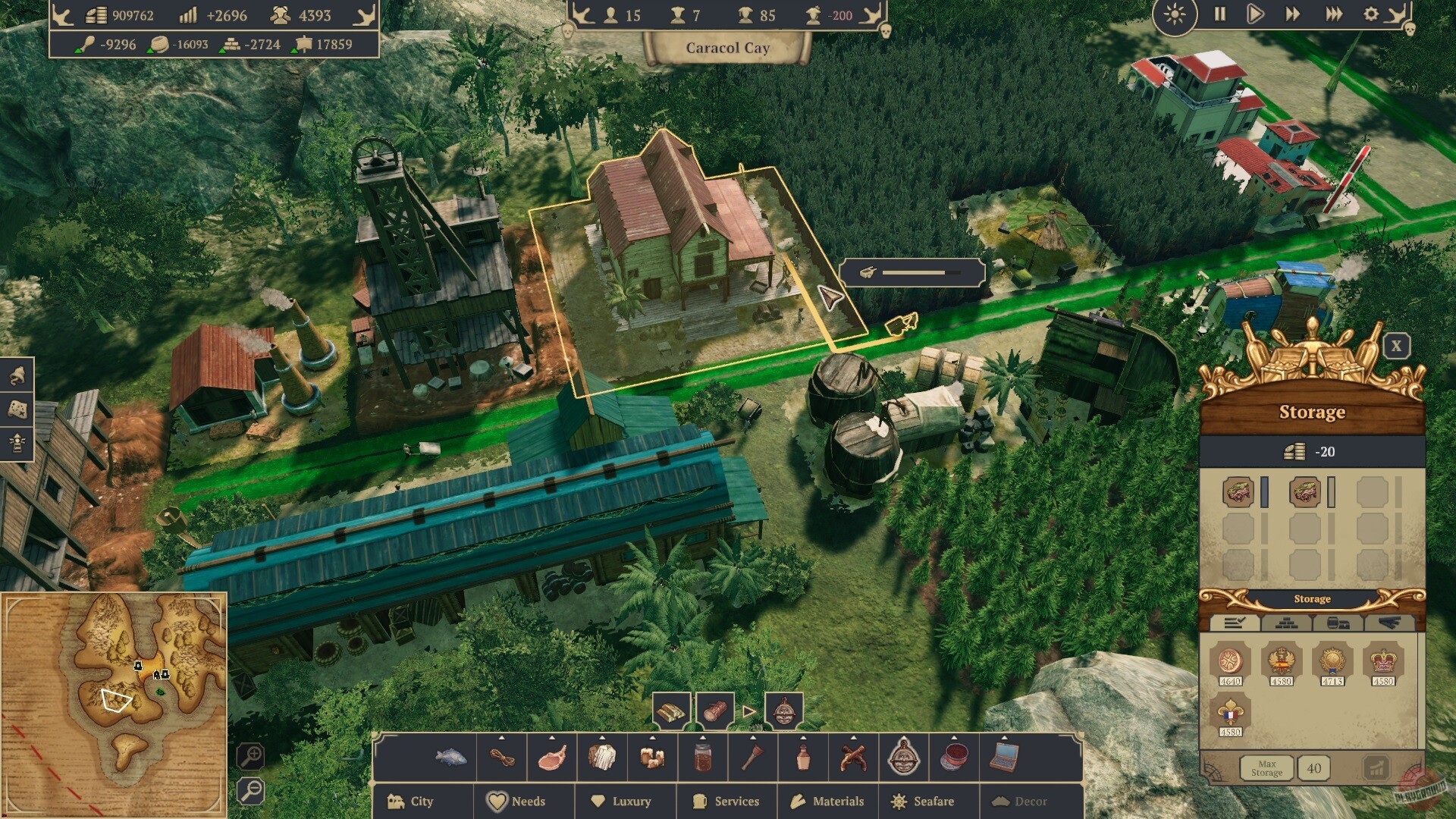The image size is (1456, 819).
Task: Pause the game simulation
Action: [x=1219, y=14]
